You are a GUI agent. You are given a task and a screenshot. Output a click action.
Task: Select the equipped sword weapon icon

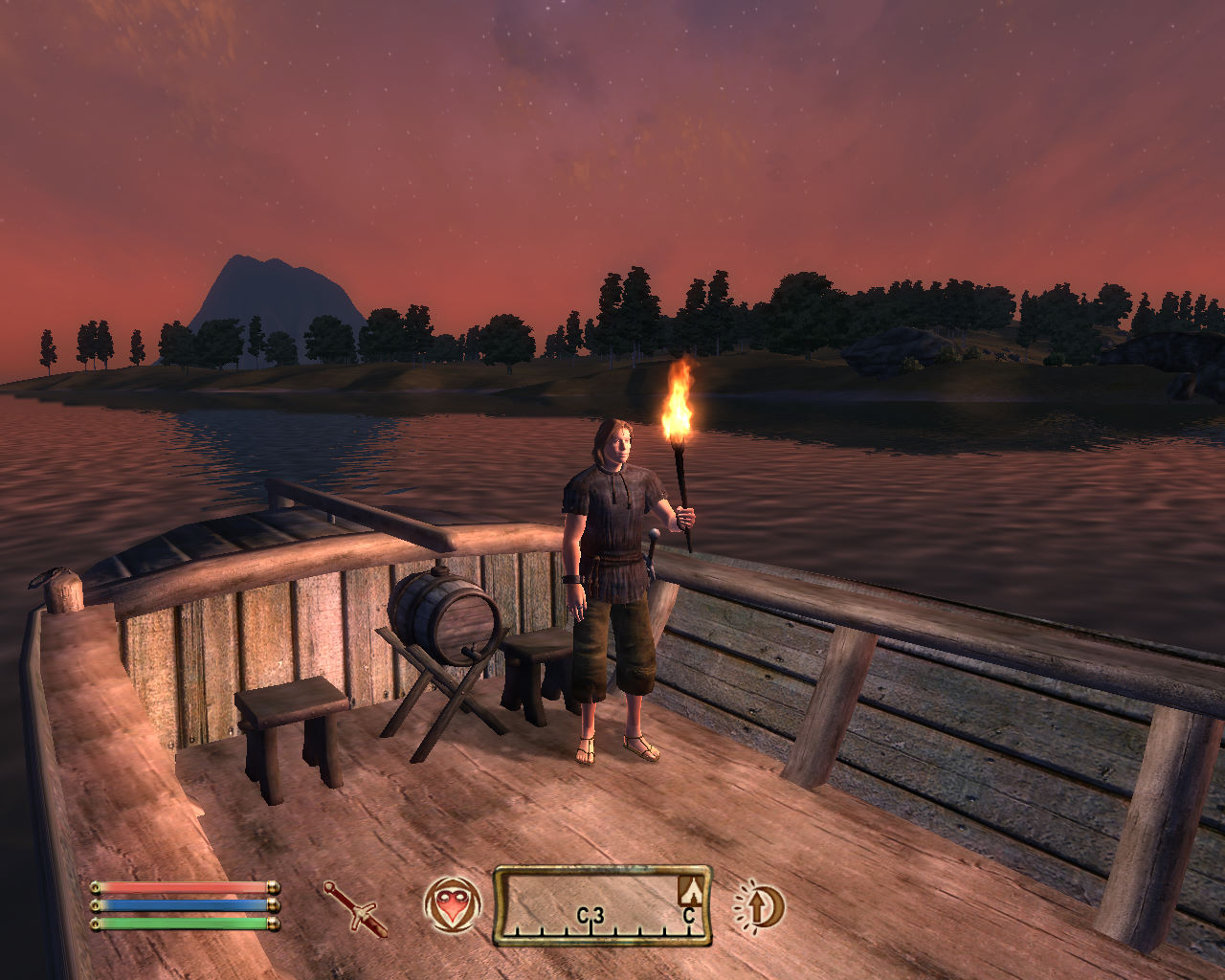point(355,908)
